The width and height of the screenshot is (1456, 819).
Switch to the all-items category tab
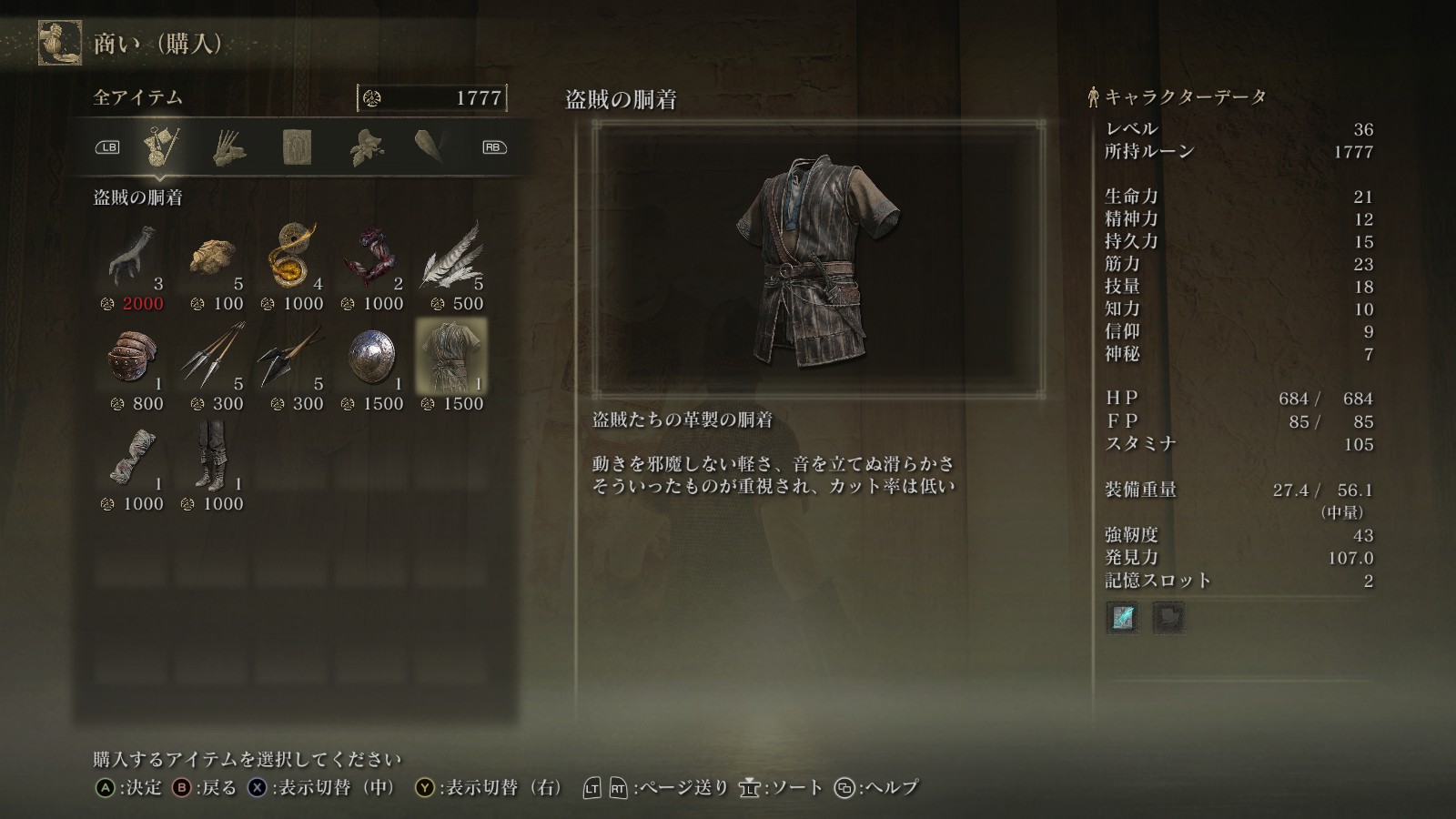click(x=161, y=147)
